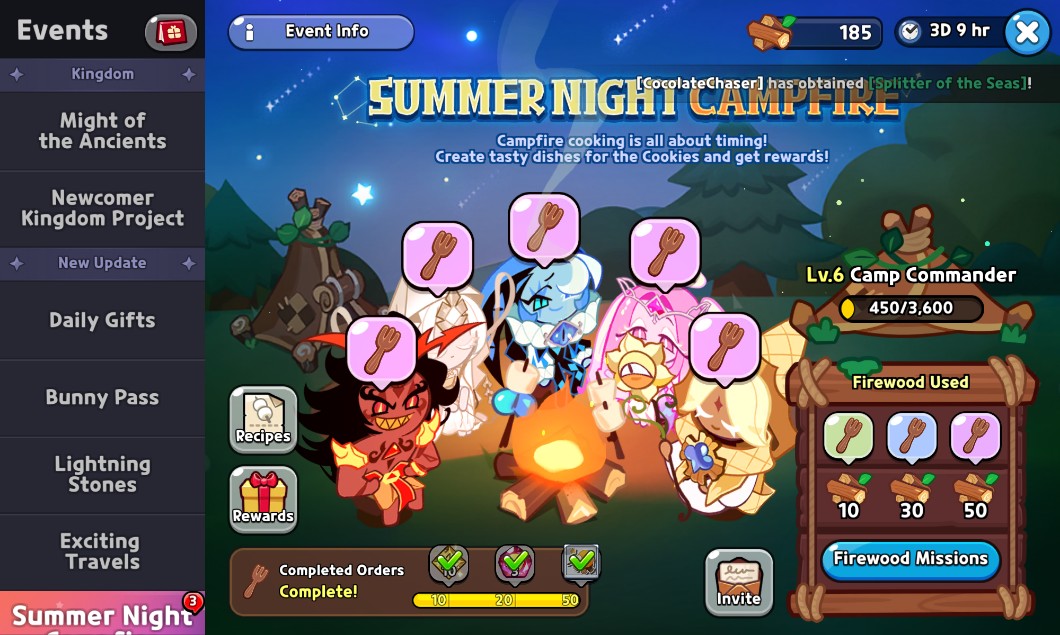The image size is (1060, 635).
Task: Switch to the Daily Gifts tab
Action: tap(102, 321)
